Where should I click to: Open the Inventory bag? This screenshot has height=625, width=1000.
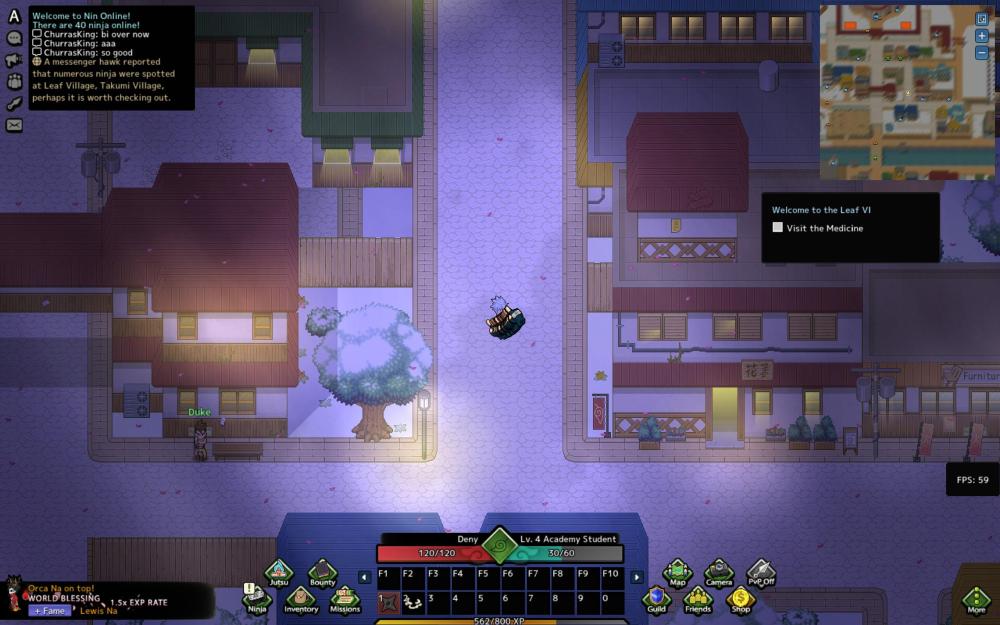pyautogui.click(x=301, y=598)
